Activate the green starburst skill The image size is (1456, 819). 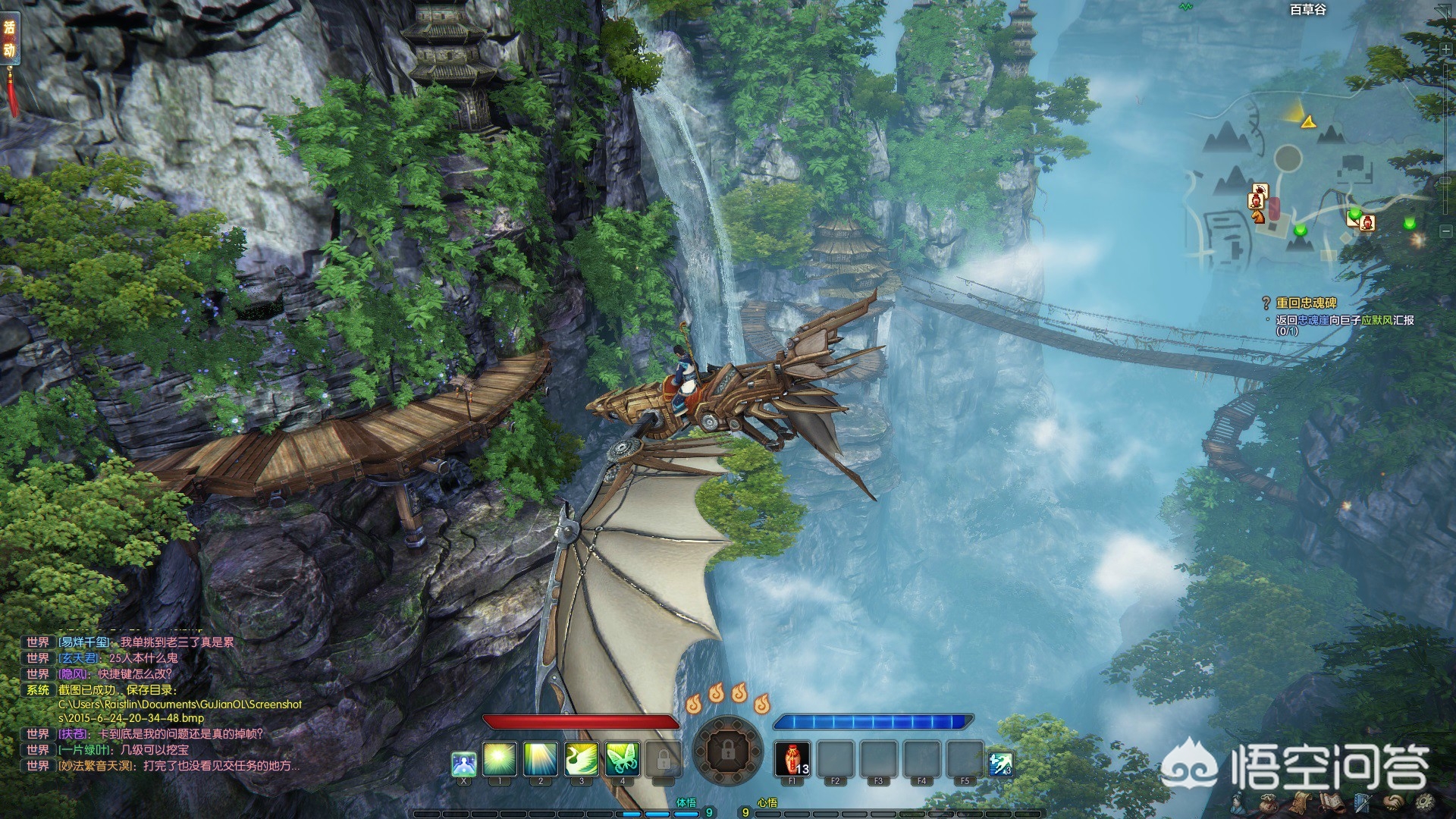[x=500, y=759]
